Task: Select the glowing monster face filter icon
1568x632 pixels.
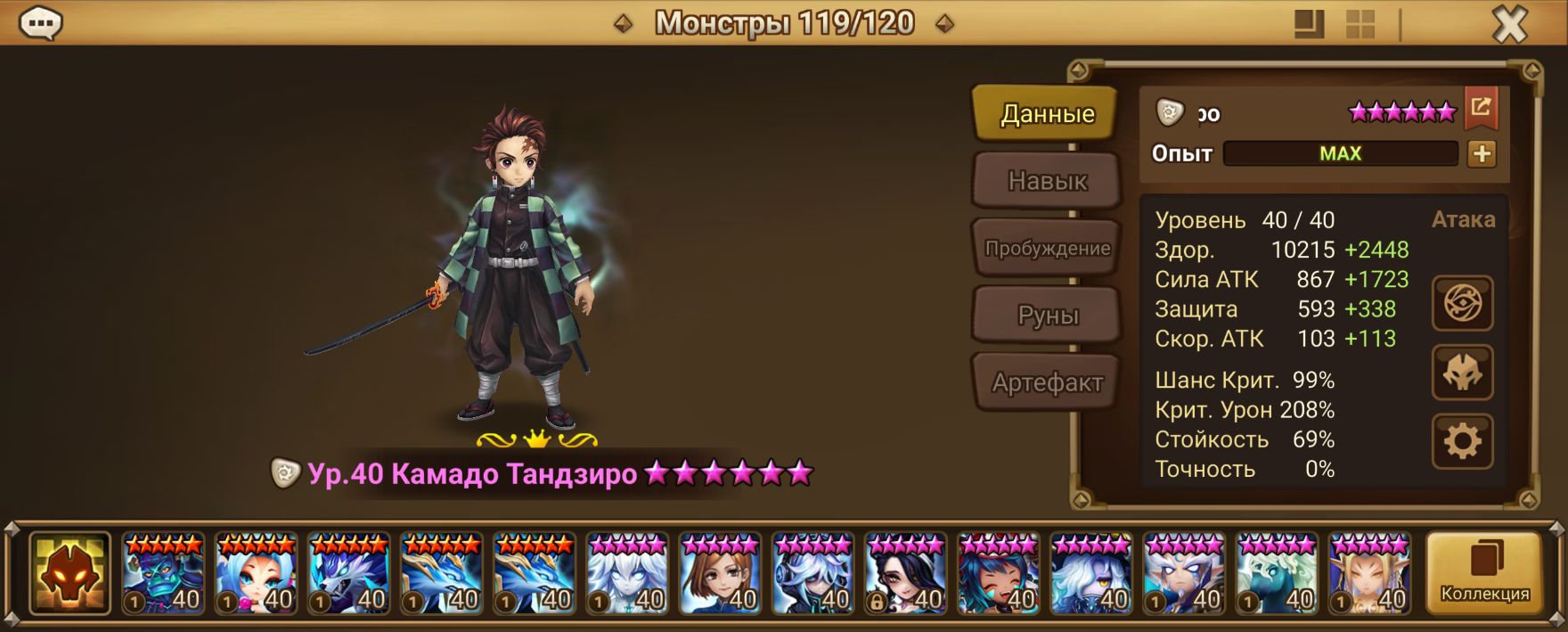Action: click(69, 573)
